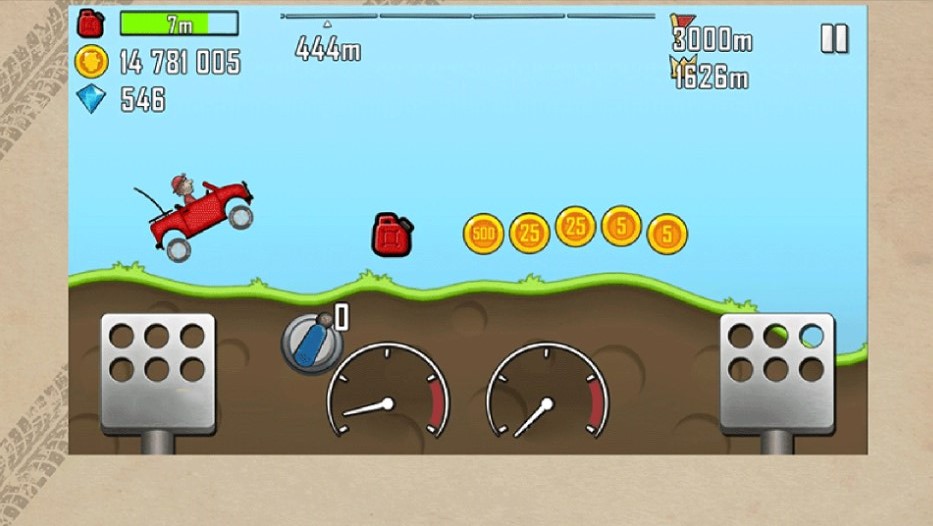Hit the gas pedal on the right
Image resolution: width=933 pixels, height=526 pixels.
click(x=776, y=361)
